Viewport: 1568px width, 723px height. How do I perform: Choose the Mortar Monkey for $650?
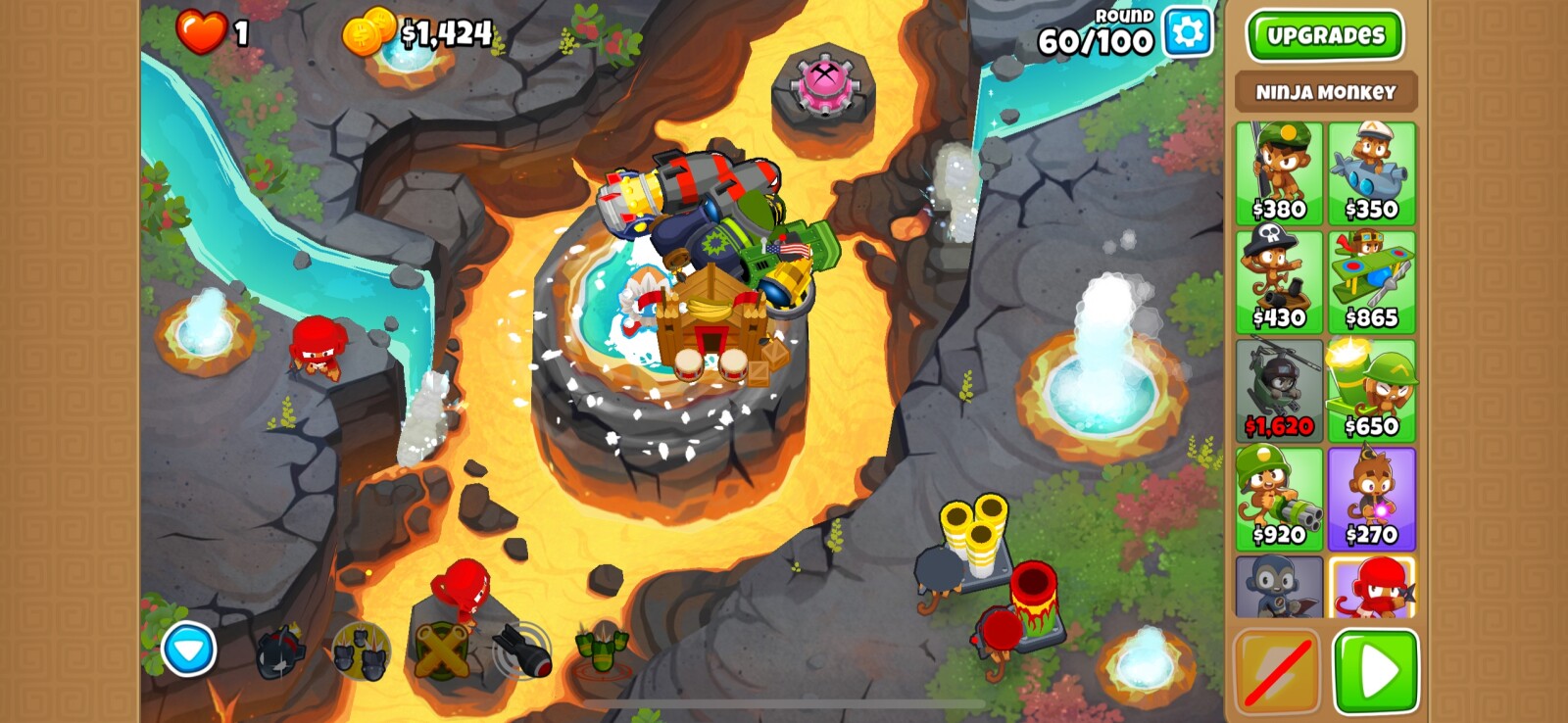[1371, 391]
